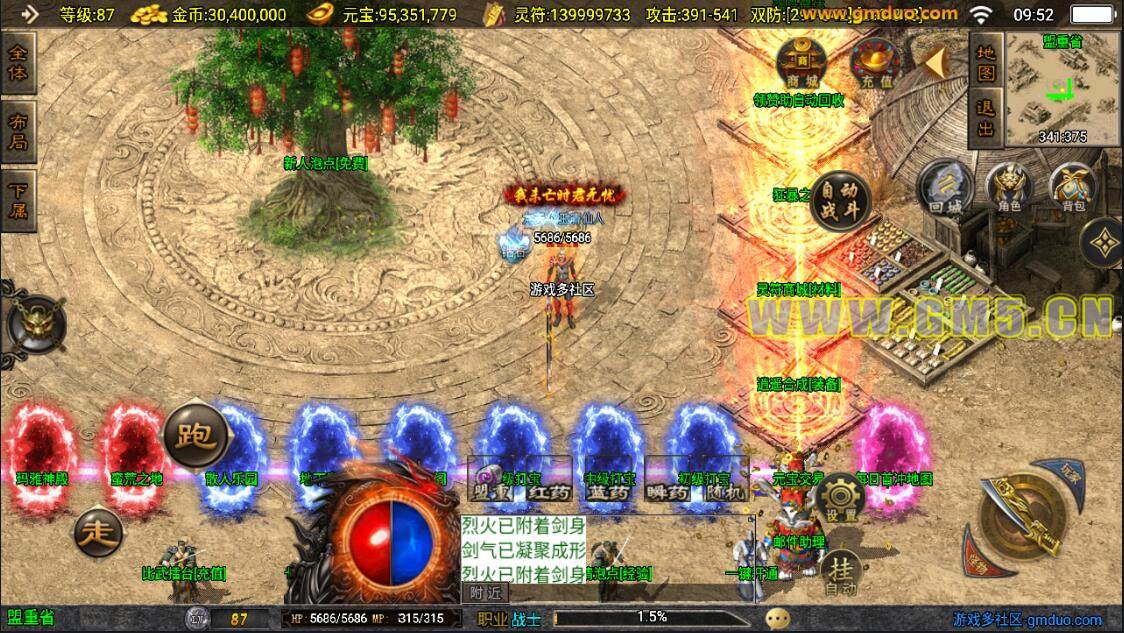Open the 地图 map button
The image size is (1124, 633).
point(986,62)
